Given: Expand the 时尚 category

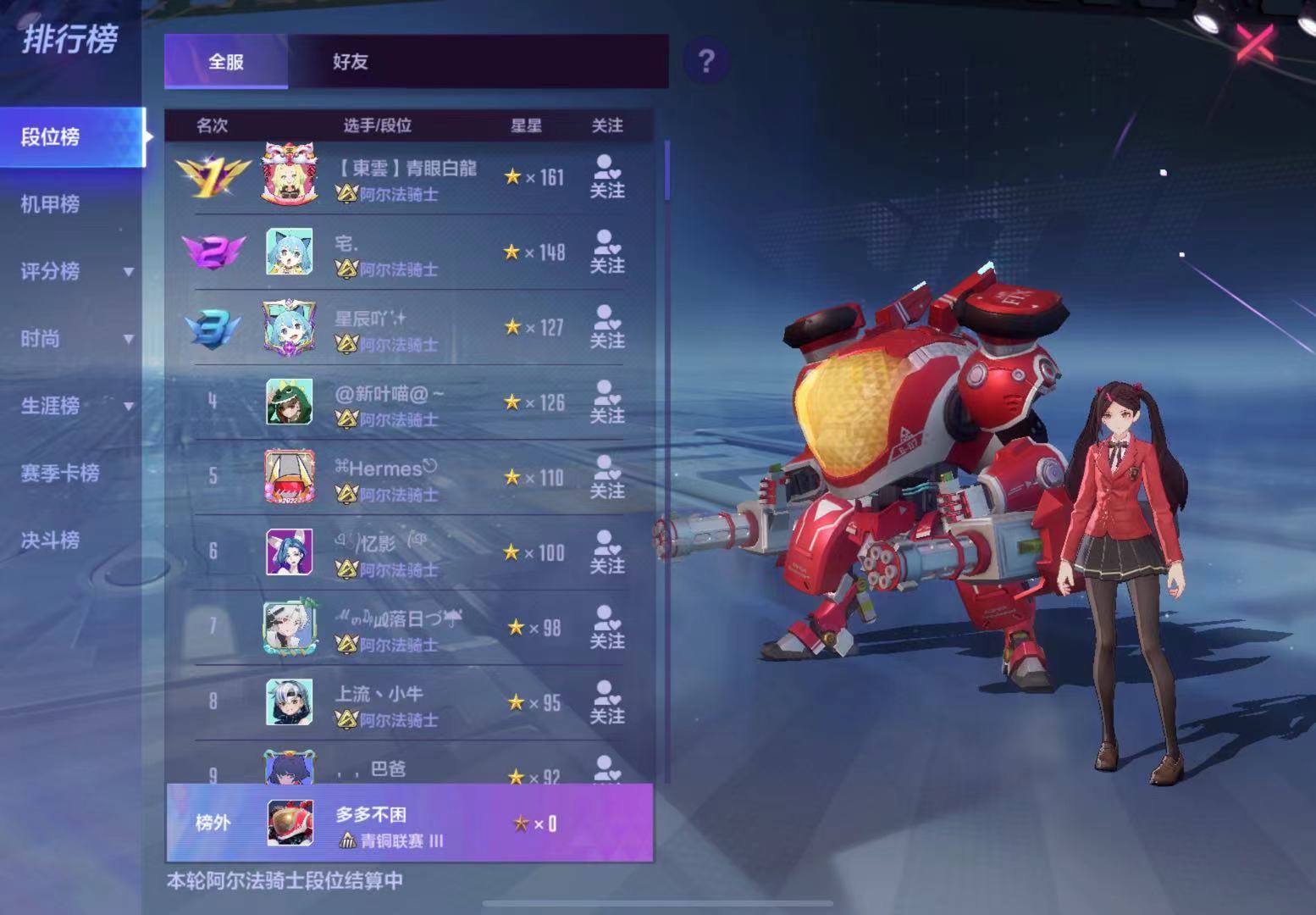Looking at the screenshot, I should click(x=75, y=339).
